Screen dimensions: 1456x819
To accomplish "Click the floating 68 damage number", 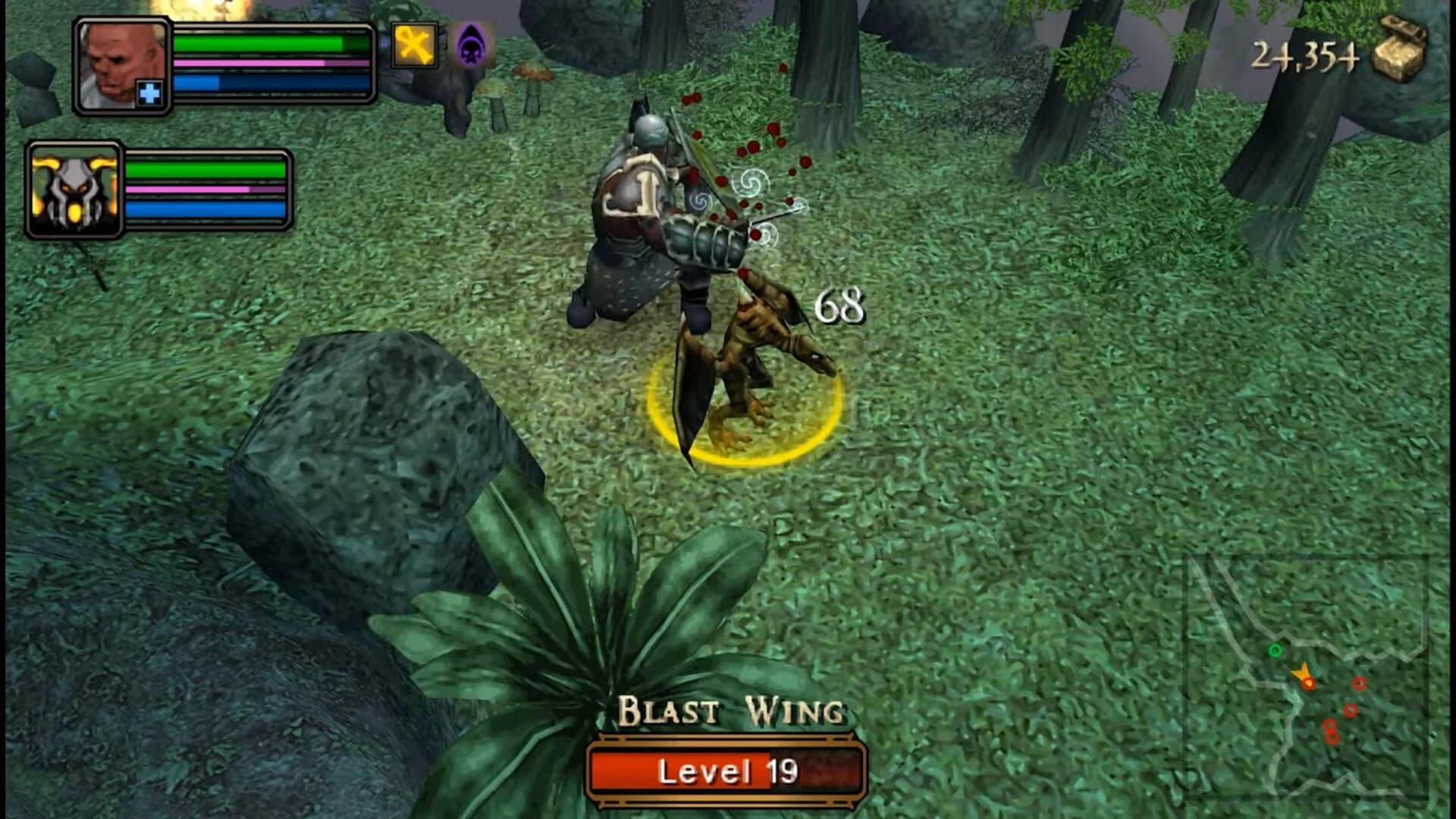I will 839,302.
